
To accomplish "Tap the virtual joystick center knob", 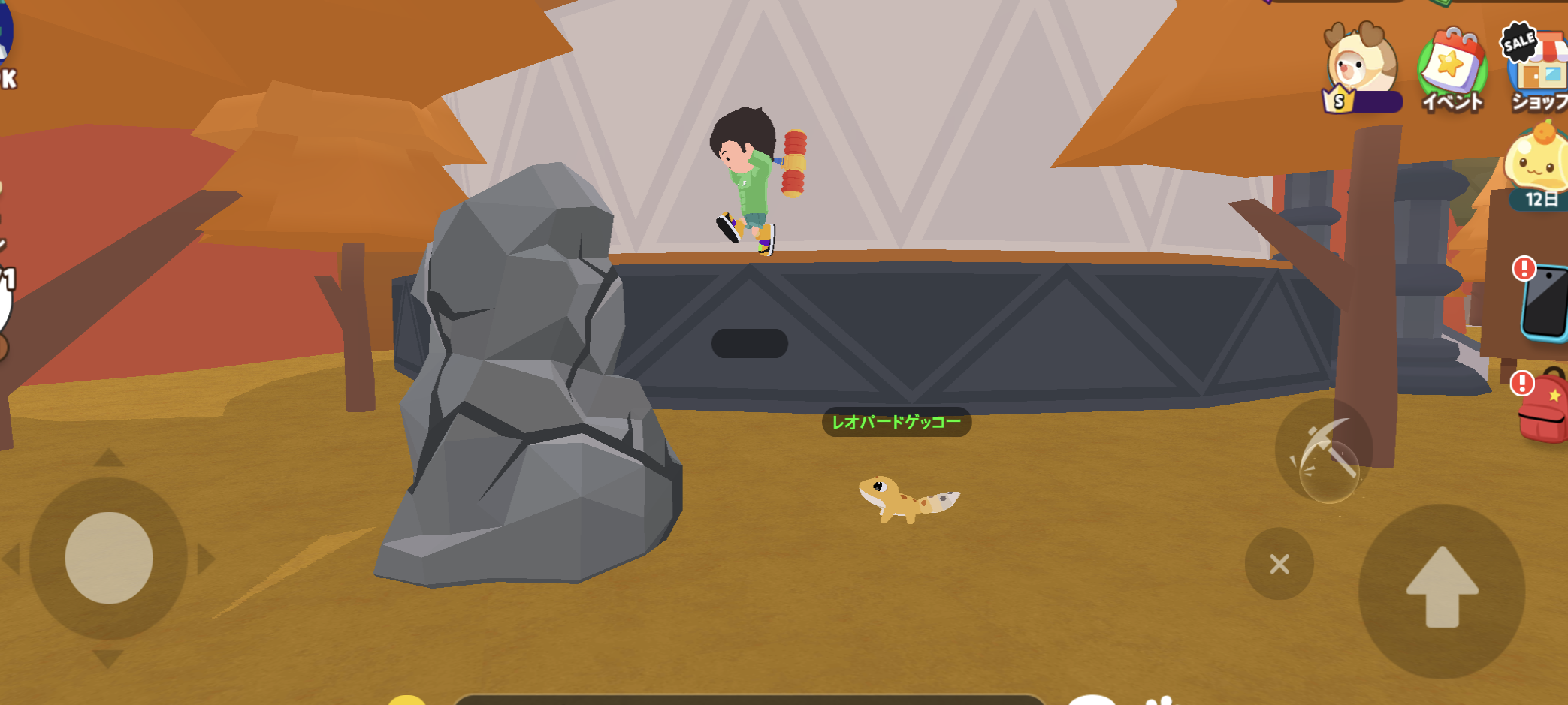I will [109, 558].
